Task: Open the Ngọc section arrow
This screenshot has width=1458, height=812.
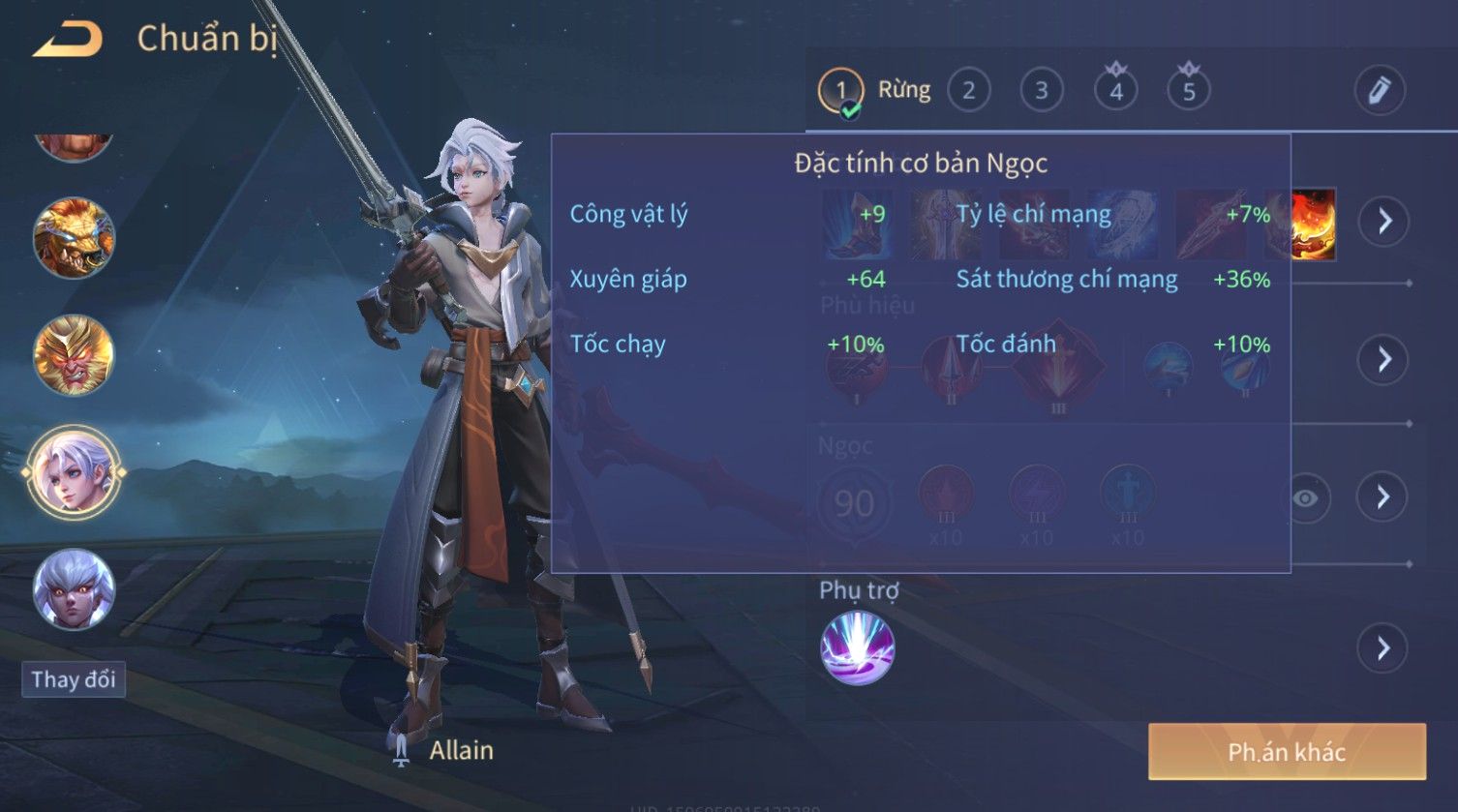Action: click(x=1382, y=497)
